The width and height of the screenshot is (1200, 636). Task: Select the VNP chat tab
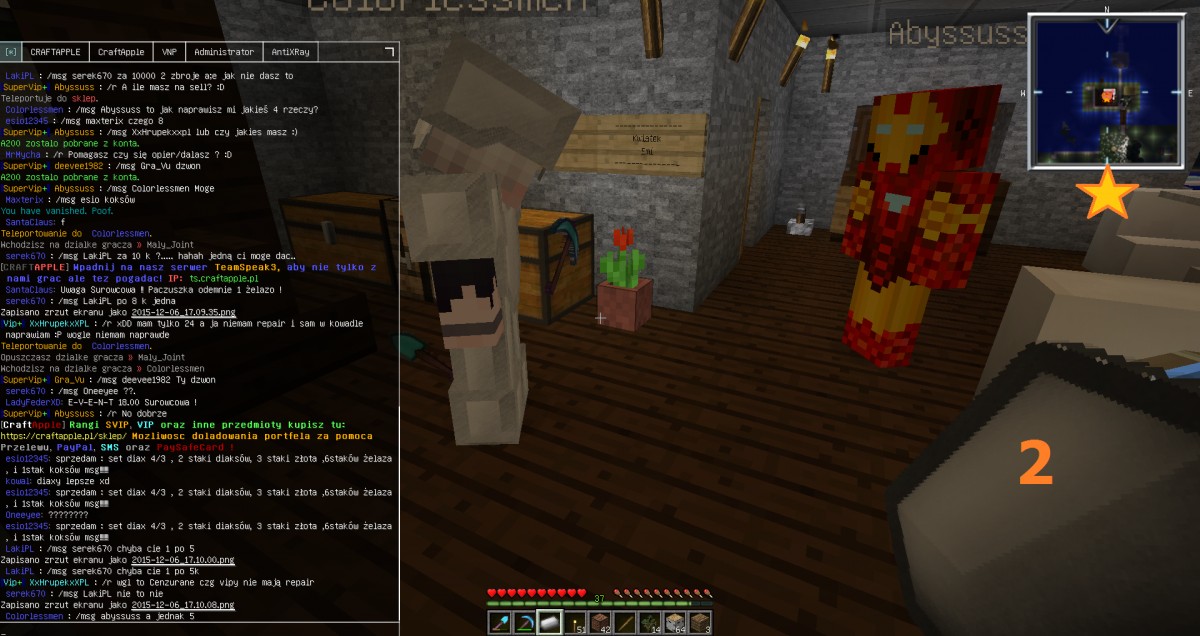pos(169,52)
